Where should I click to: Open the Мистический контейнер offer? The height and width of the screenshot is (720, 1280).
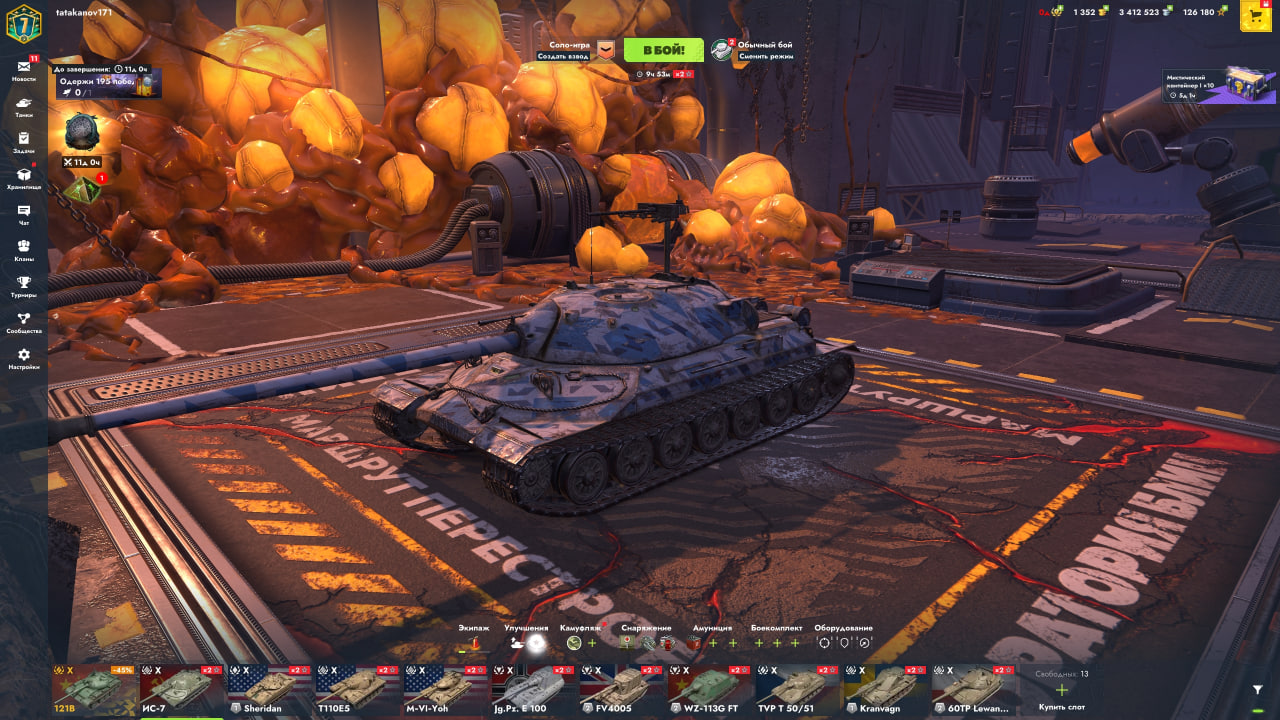1218,86
